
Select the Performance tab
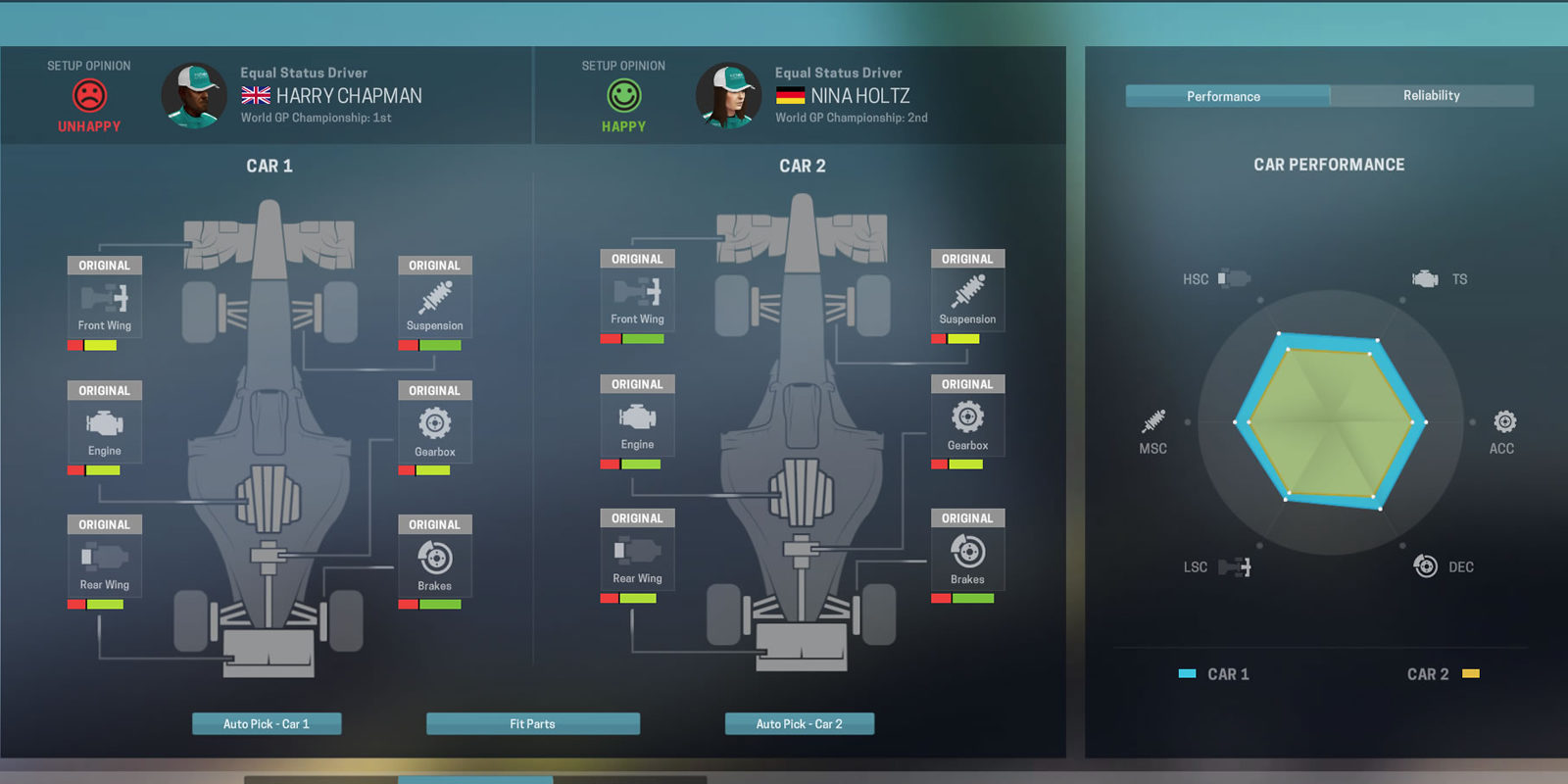(1225, 95)
